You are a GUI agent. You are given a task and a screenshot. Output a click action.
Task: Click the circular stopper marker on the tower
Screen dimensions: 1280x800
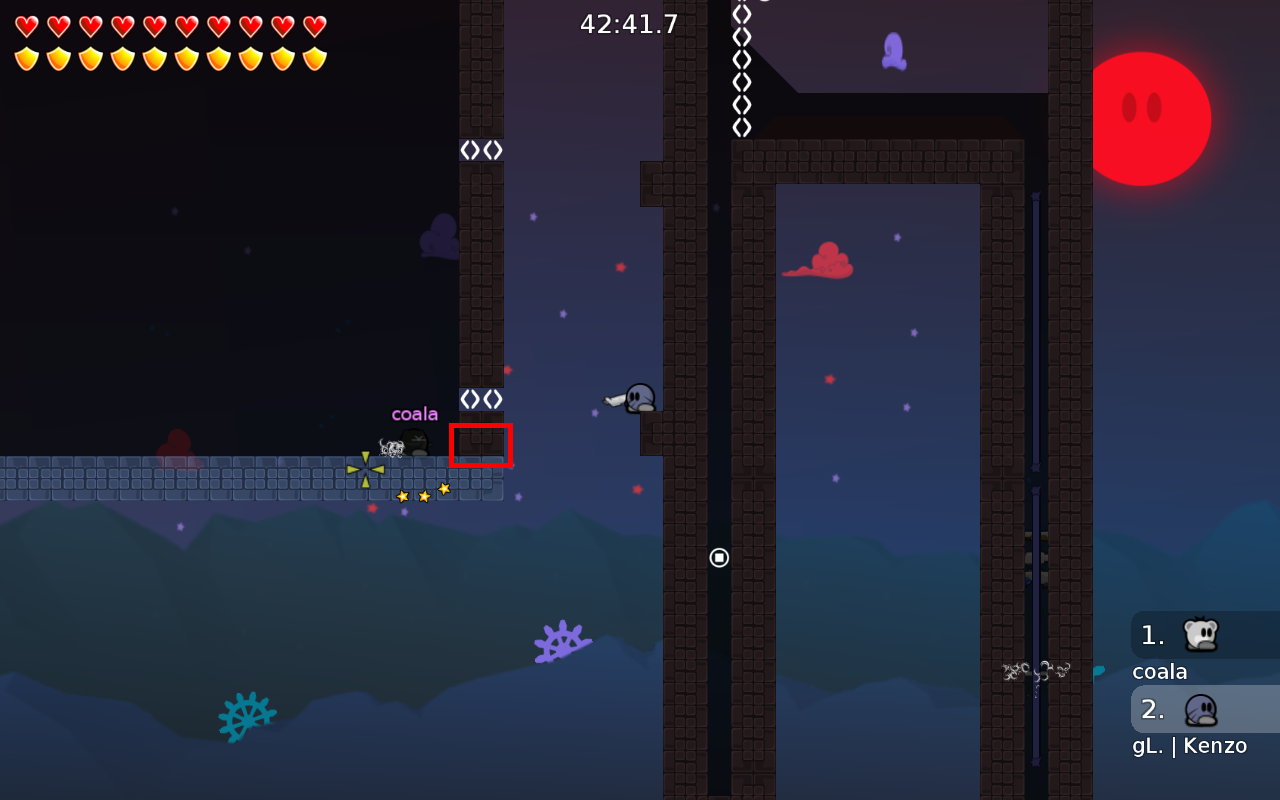(x=719, y=557)
